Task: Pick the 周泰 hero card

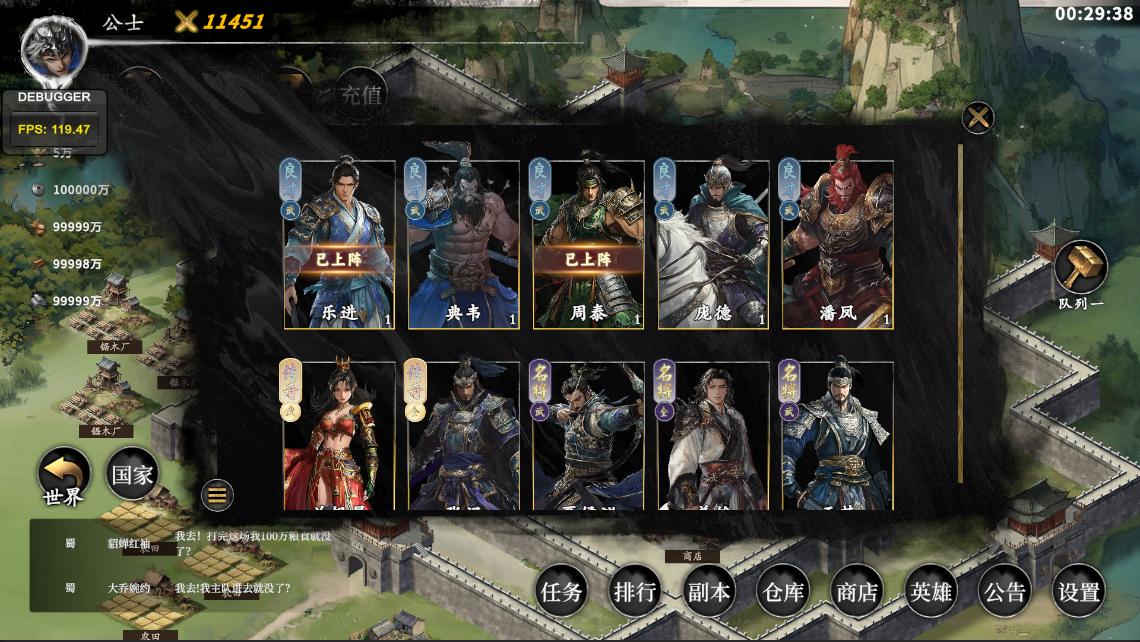Action: coord(588,245)
